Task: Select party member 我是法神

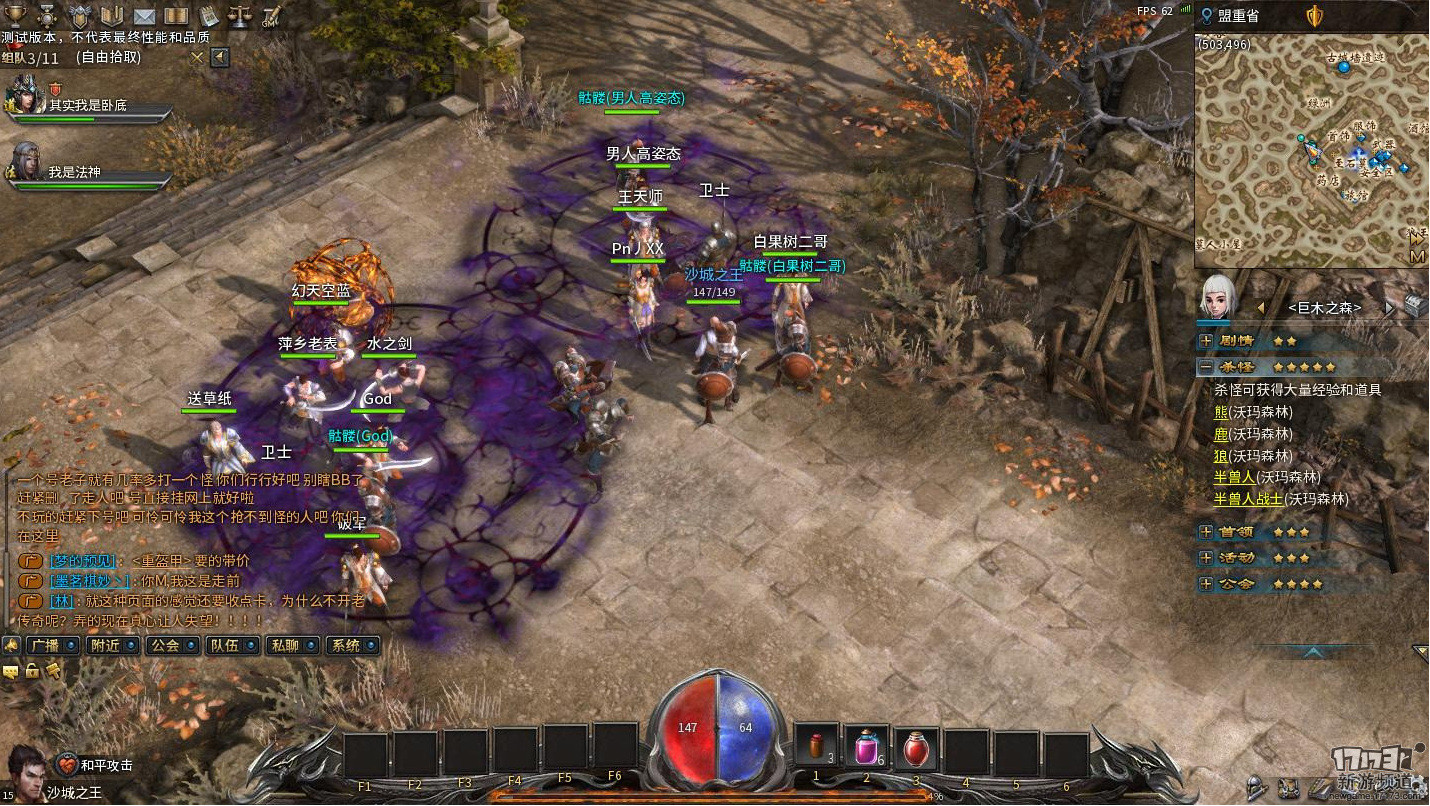Action: [88, 172]
